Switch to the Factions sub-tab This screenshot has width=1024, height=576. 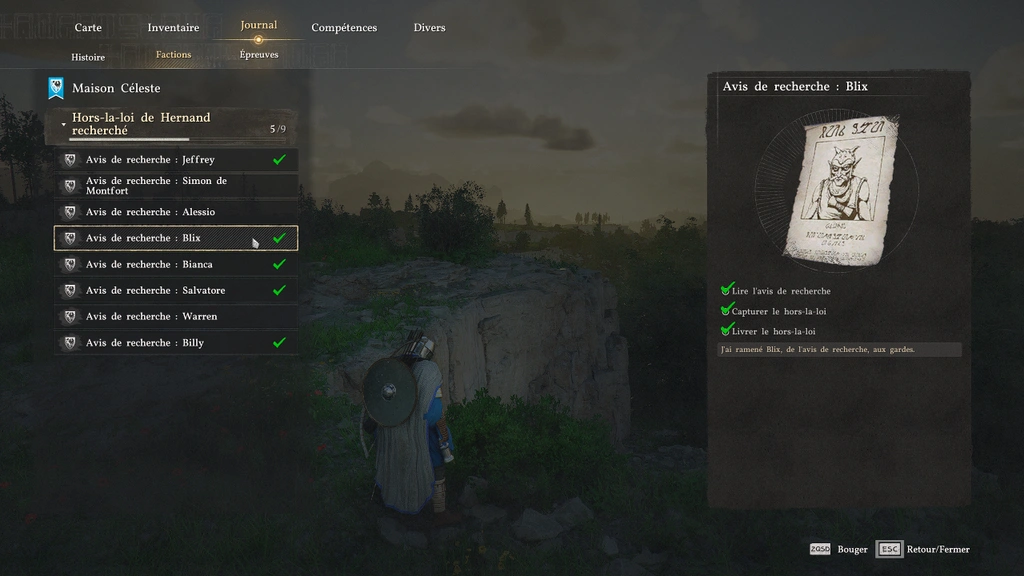[x=173, y=55]
